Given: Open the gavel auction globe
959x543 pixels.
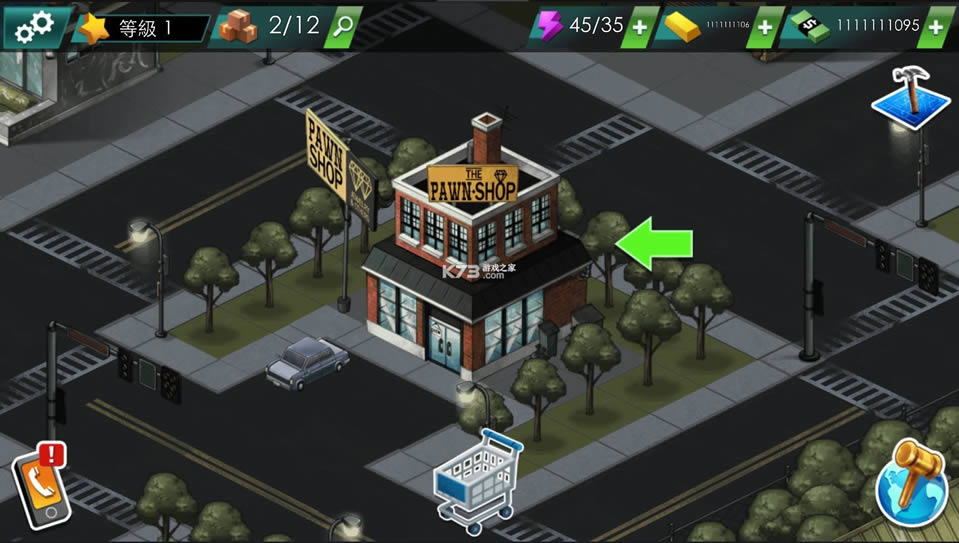Looking at the screenshot, I should point(911,480).
